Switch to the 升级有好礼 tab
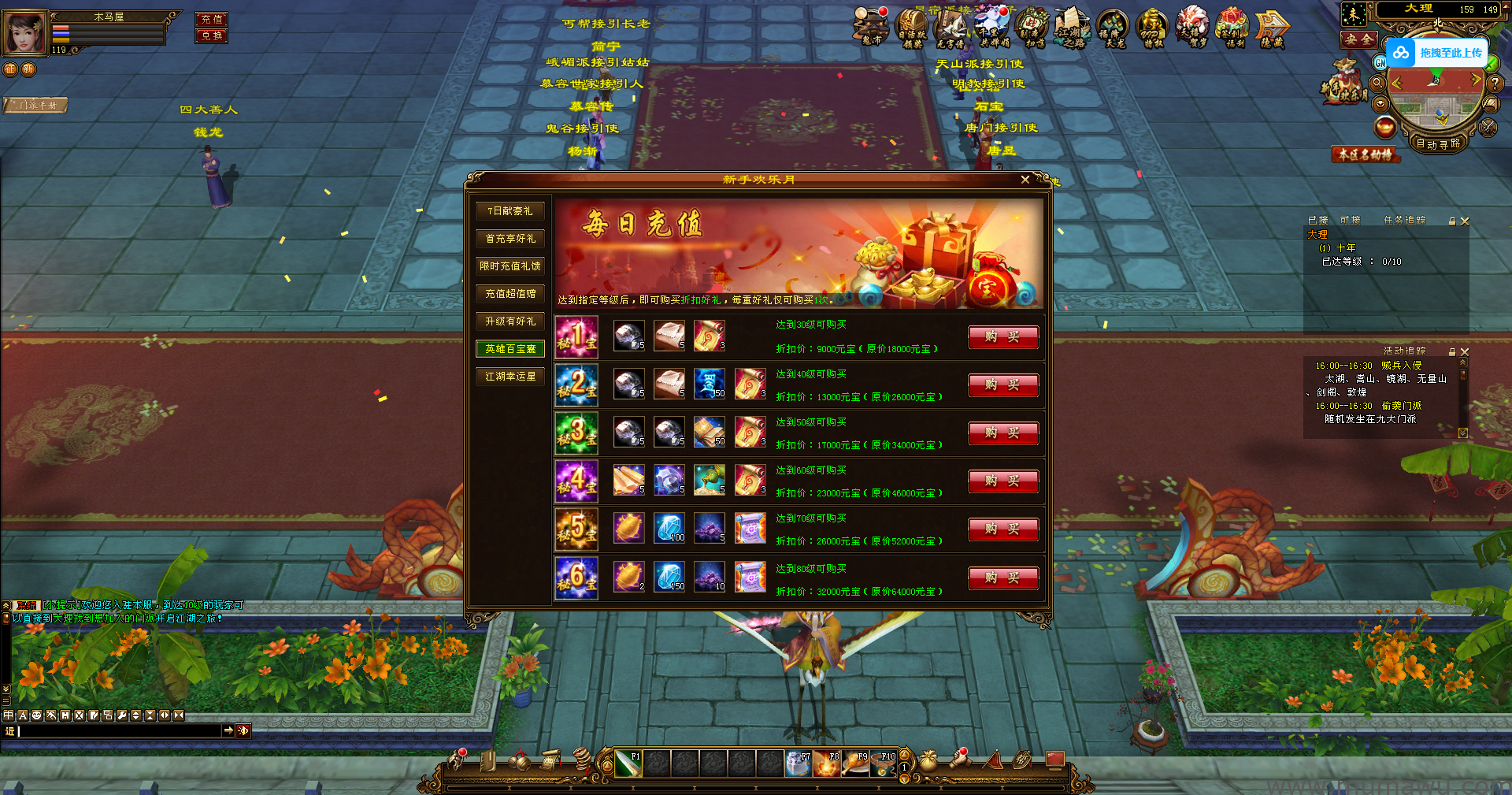 510,321
